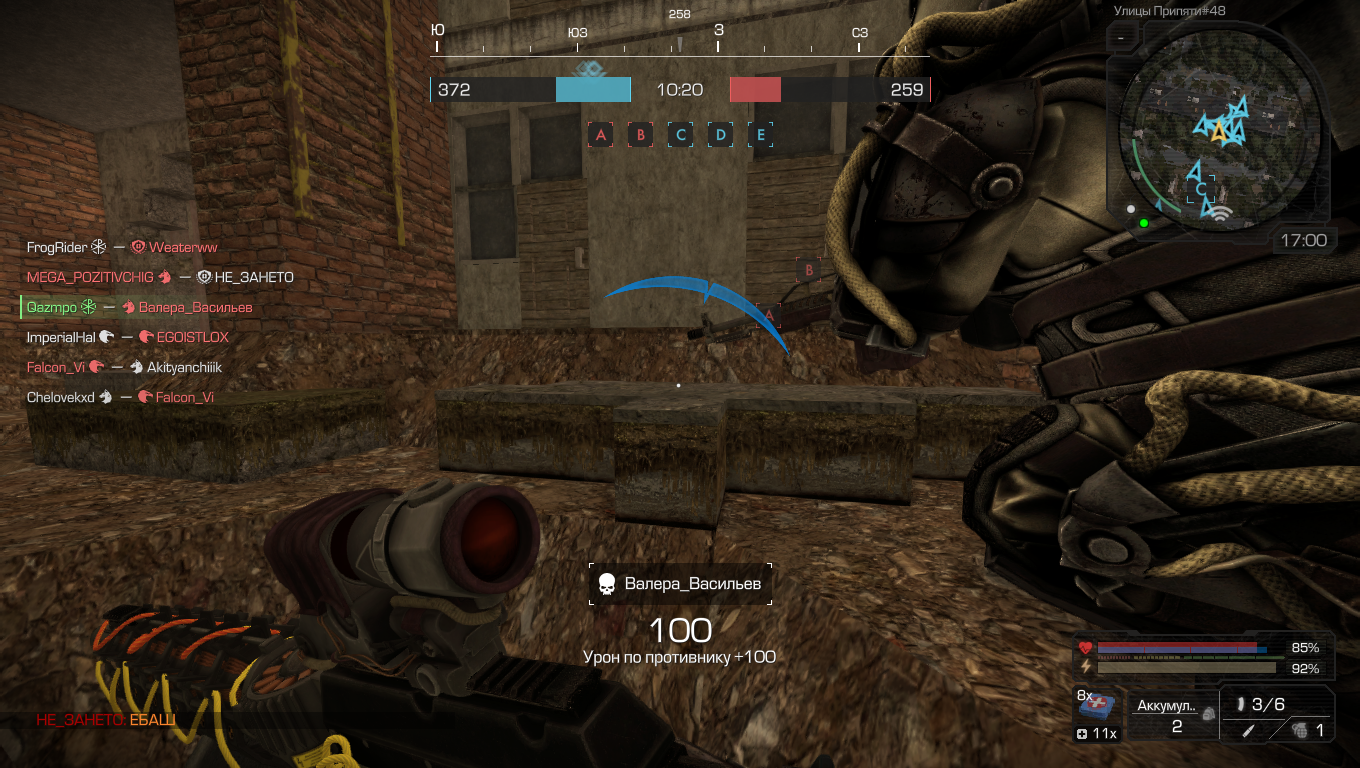Select point C marker on the minimap
1360x768 pixels.
[x=1201, y=189]
